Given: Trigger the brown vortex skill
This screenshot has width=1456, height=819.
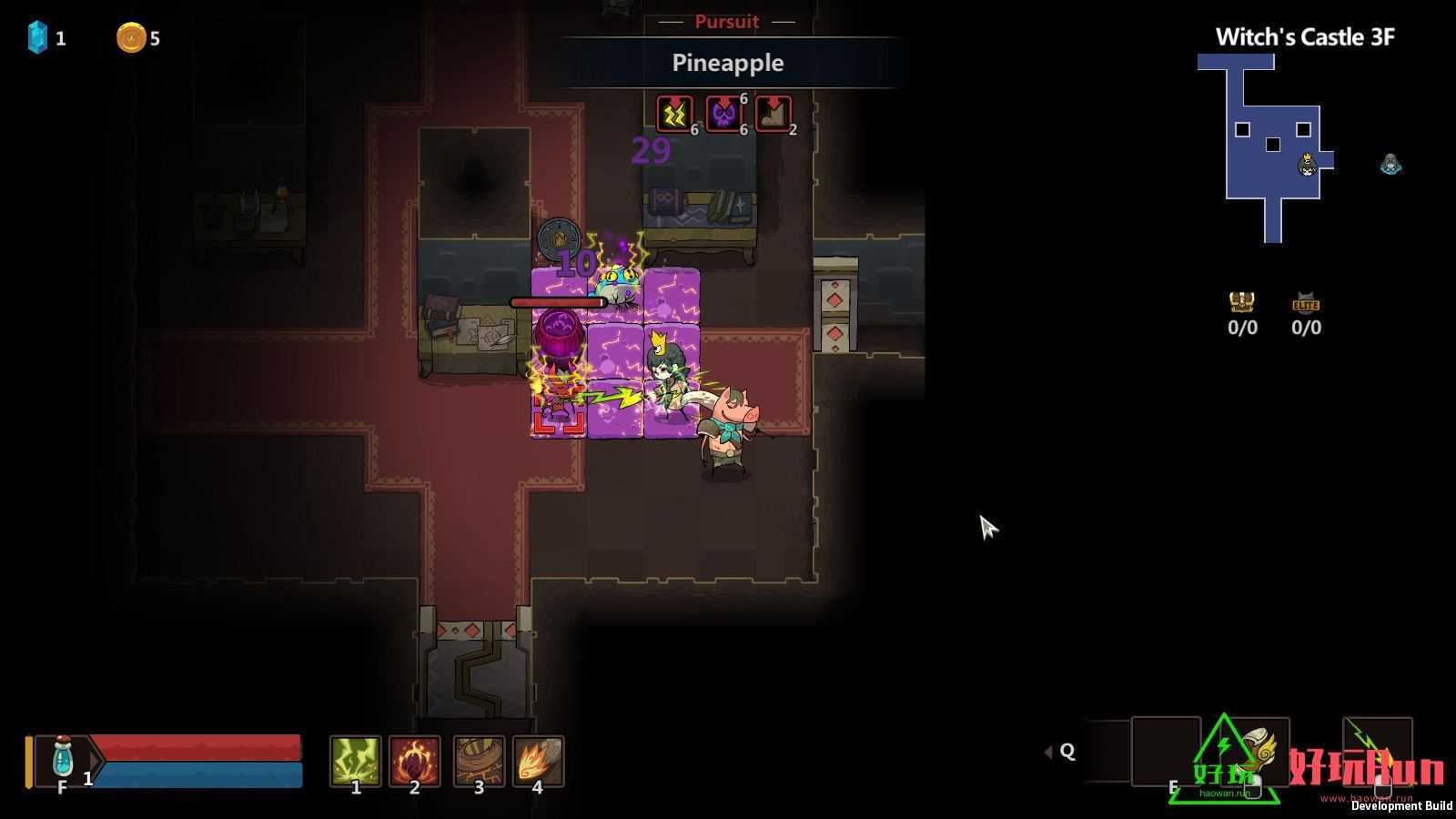Looking at the screenshot, I should click(x=479, y=760).
